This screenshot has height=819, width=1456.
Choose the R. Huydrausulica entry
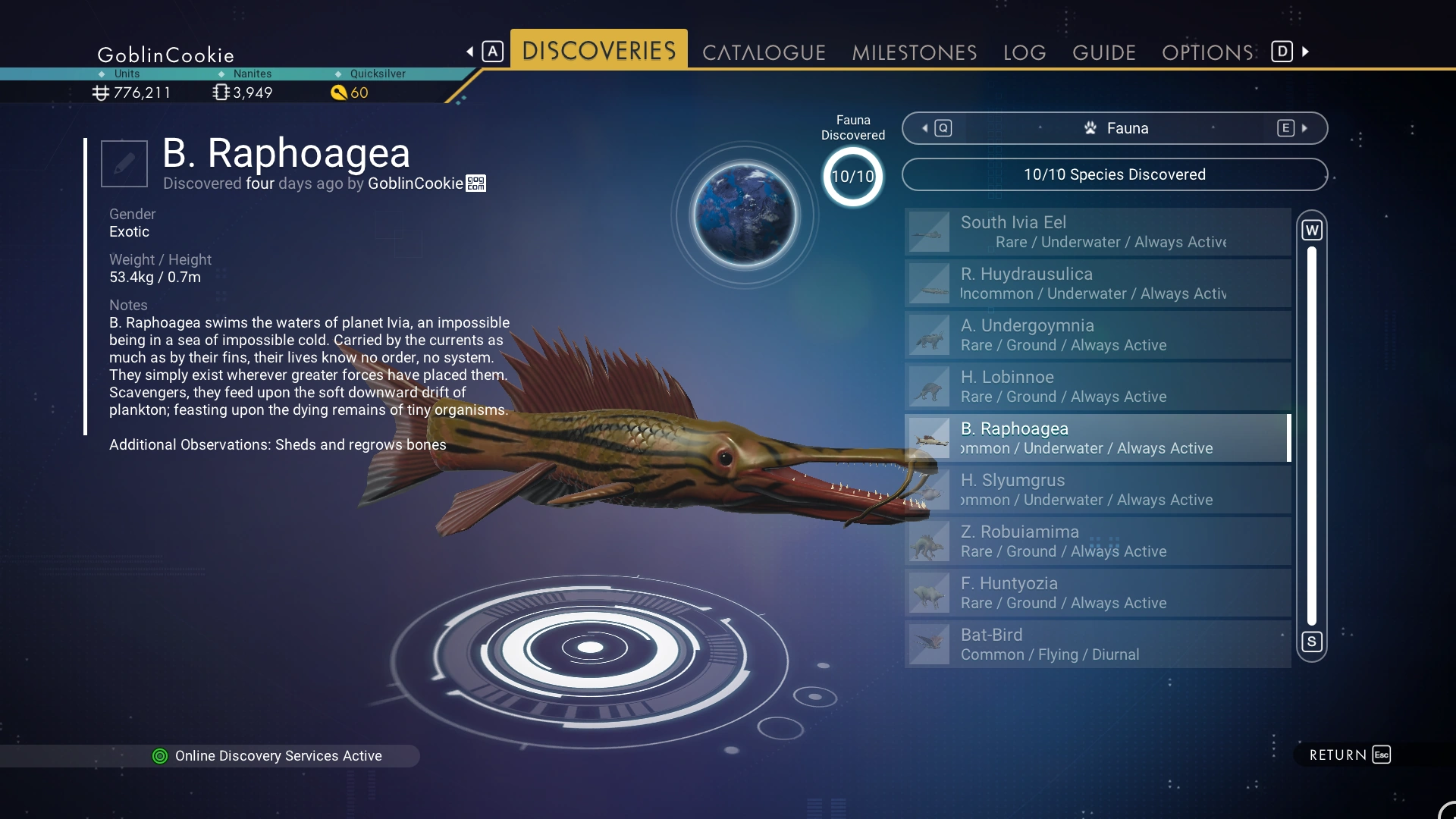[1097, 284]
